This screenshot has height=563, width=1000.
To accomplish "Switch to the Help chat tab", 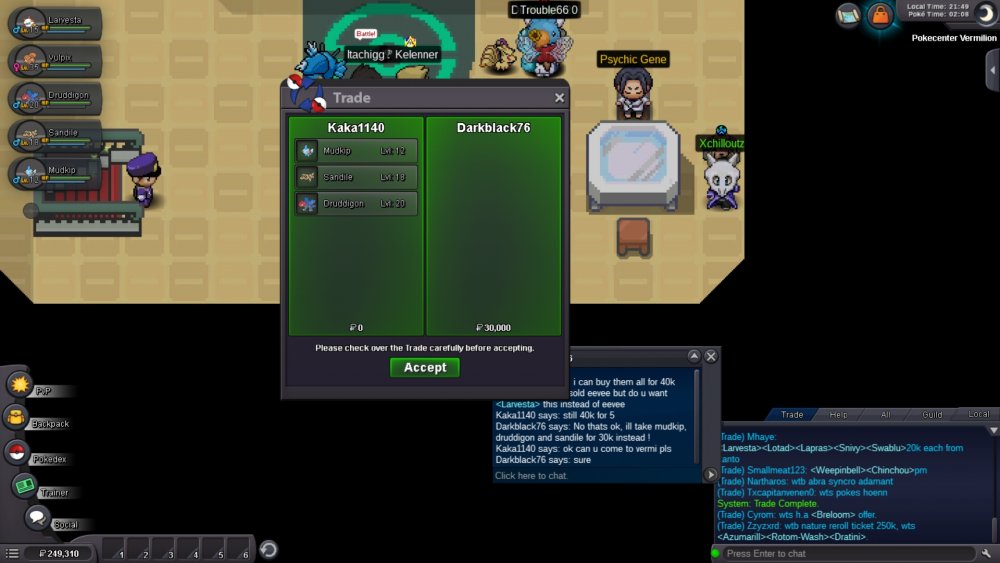I will tap(838, 414).
